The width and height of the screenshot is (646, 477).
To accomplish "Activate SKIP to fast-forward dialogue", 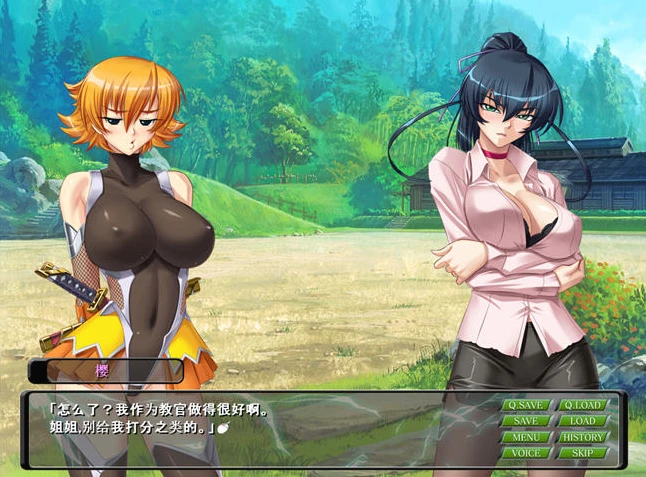I will [582, 453].
